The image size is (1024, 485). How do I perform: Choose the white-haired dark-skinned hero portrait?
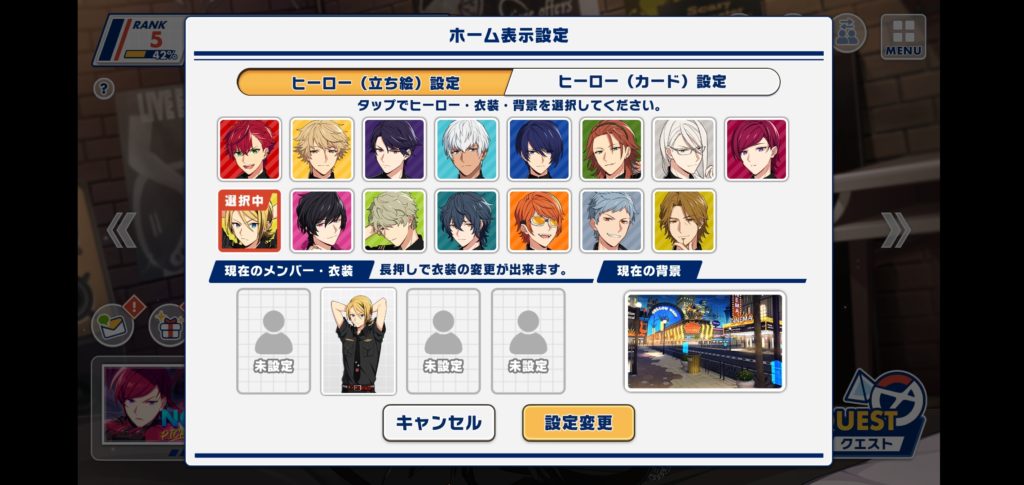467,149
